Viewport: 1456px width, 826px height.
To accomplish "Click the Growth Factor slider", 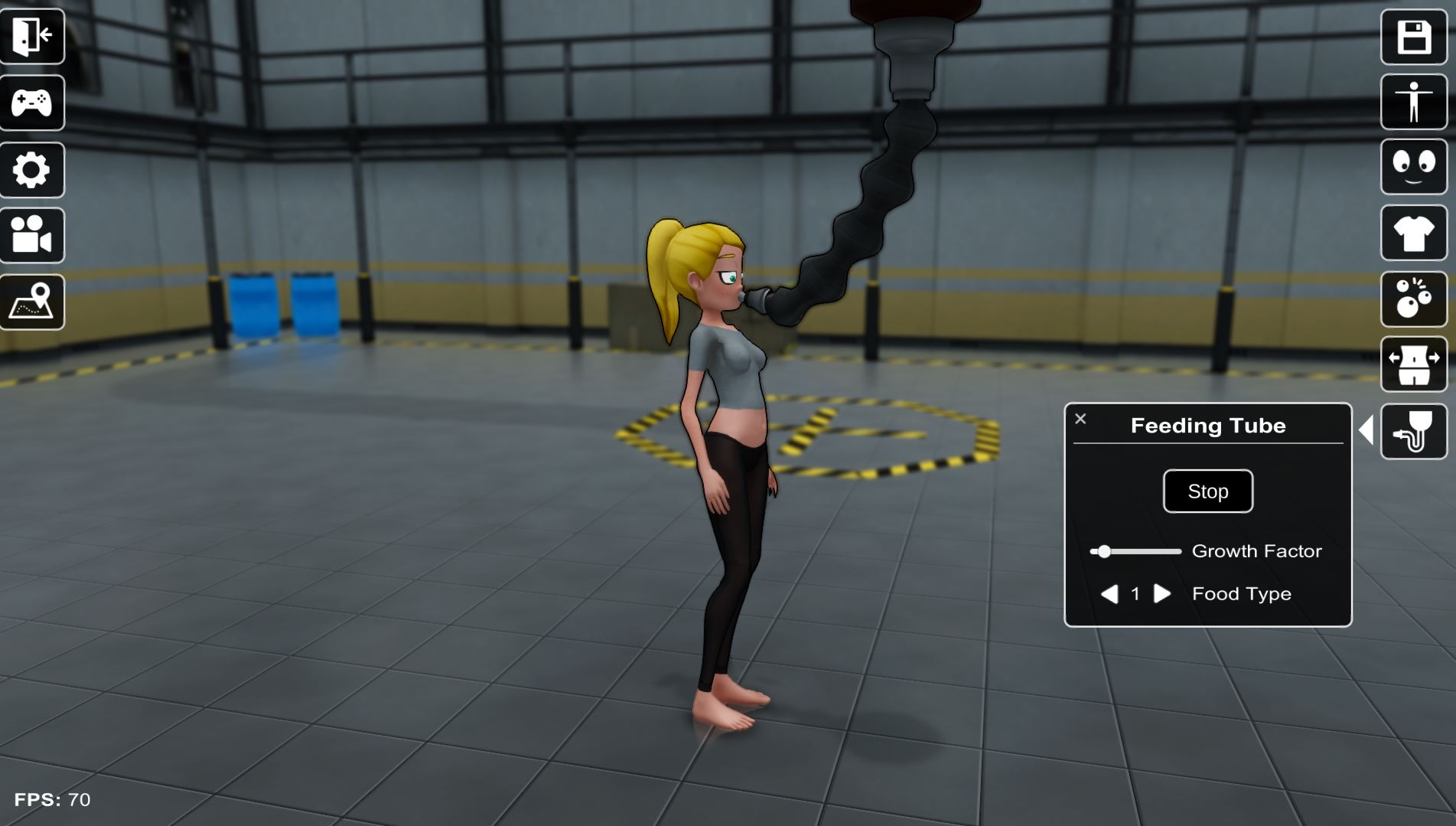I will coord(1135,551).
